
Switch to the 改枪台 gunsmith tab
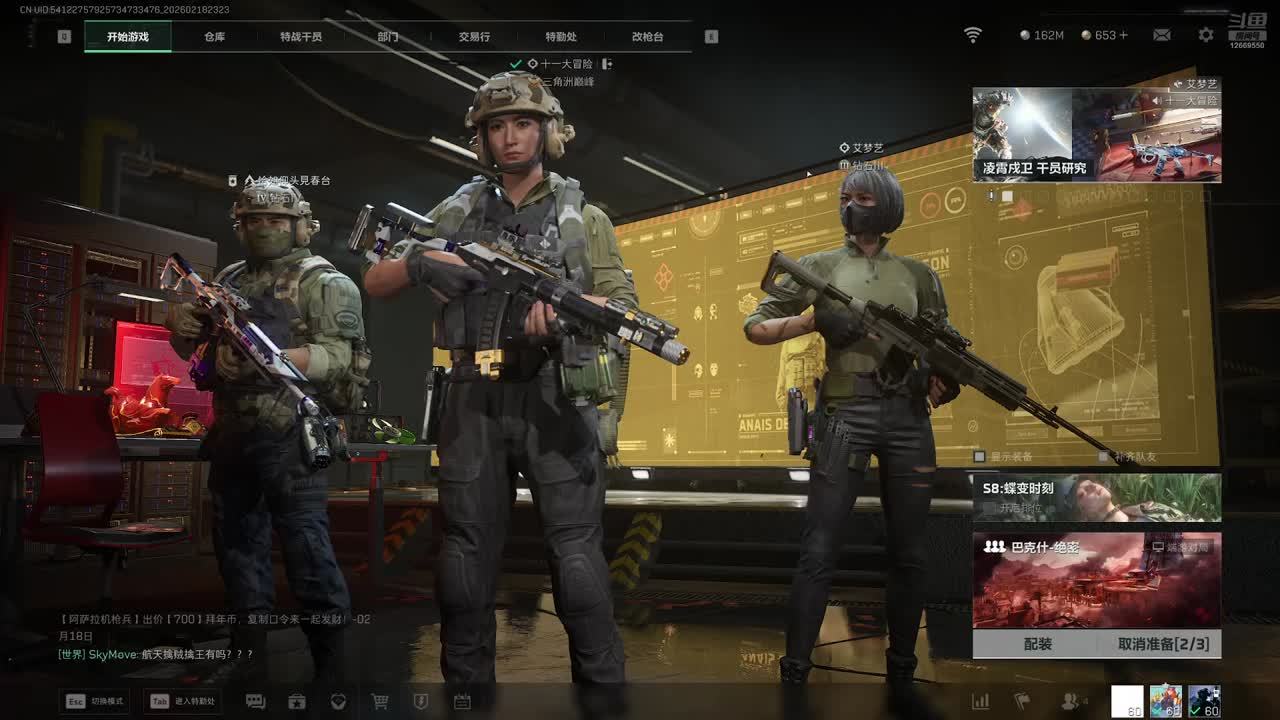pyautogui.click(x=647, y=37)
